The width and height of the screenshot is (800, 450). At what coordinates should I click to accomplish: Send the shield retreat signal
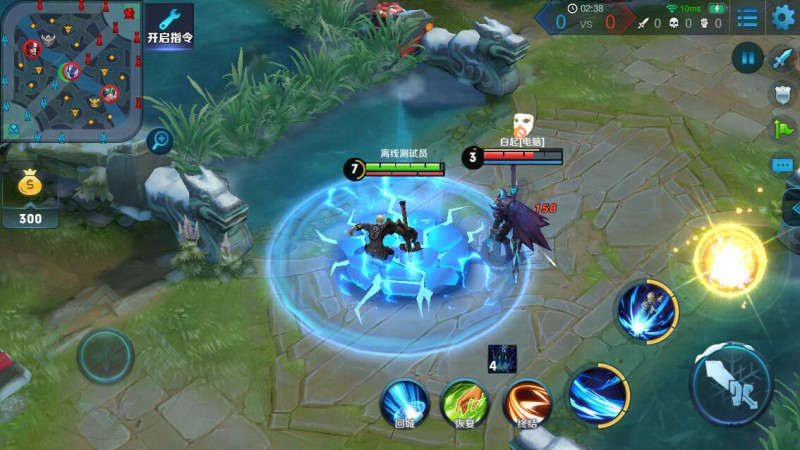[782, 94]
